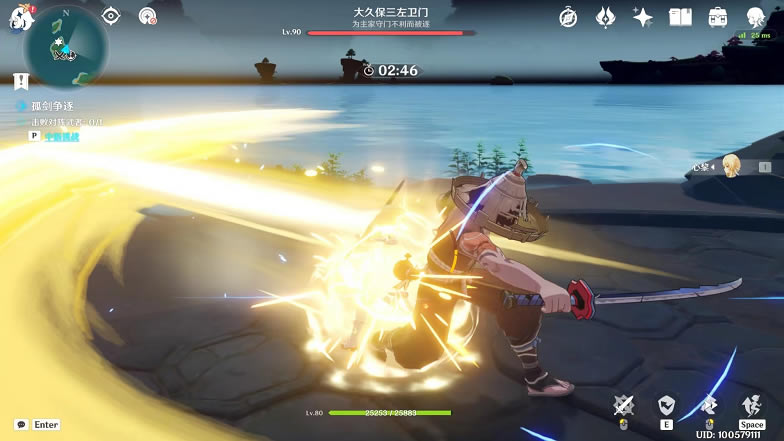This screenshot has height=441, width=784.
Task: Open the circular minimap
Action: tap(68, 46)
